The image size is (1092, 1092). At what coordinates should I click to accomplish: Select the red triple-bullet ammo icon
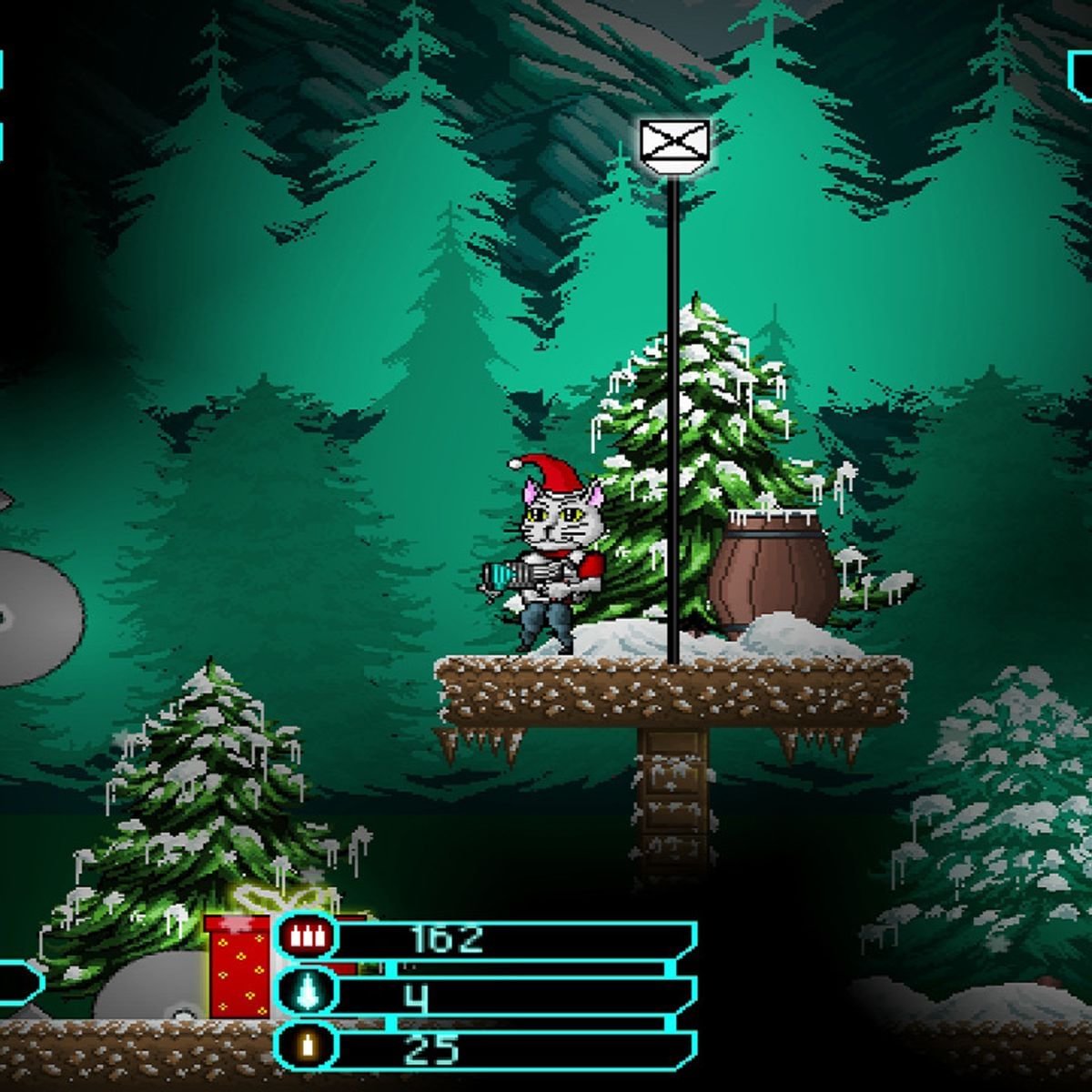[306, 937]
